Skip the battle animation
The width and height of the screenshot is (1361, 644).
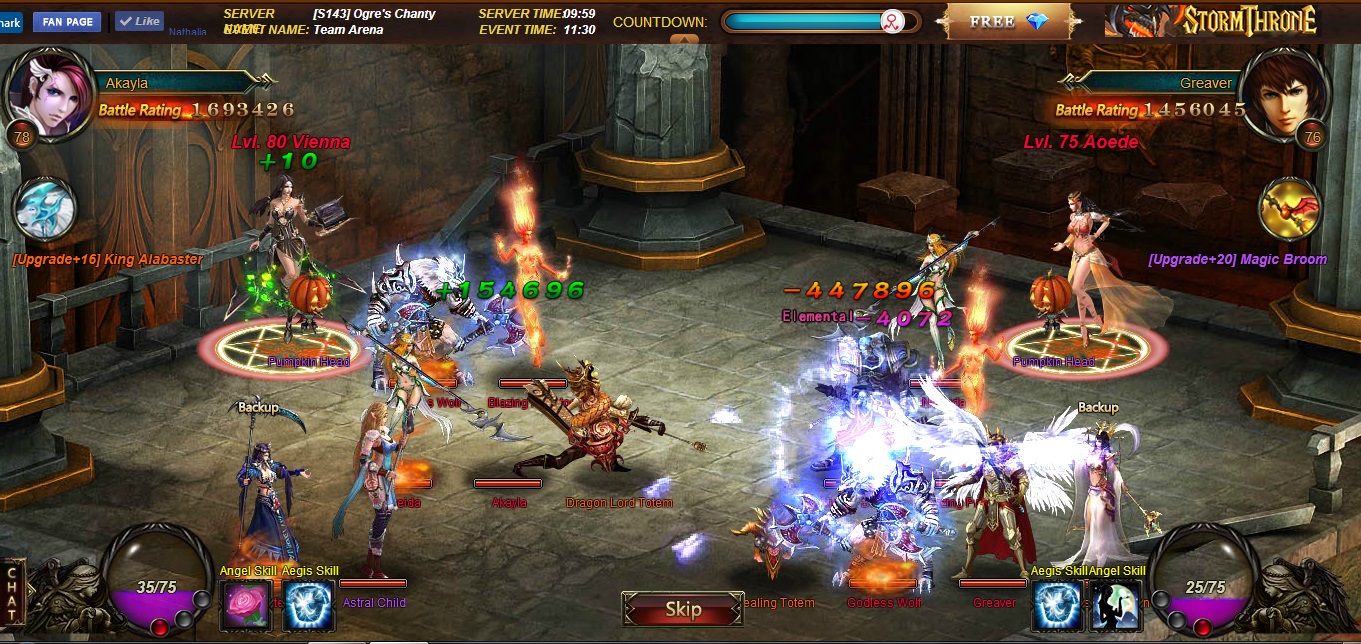(683, 609)
